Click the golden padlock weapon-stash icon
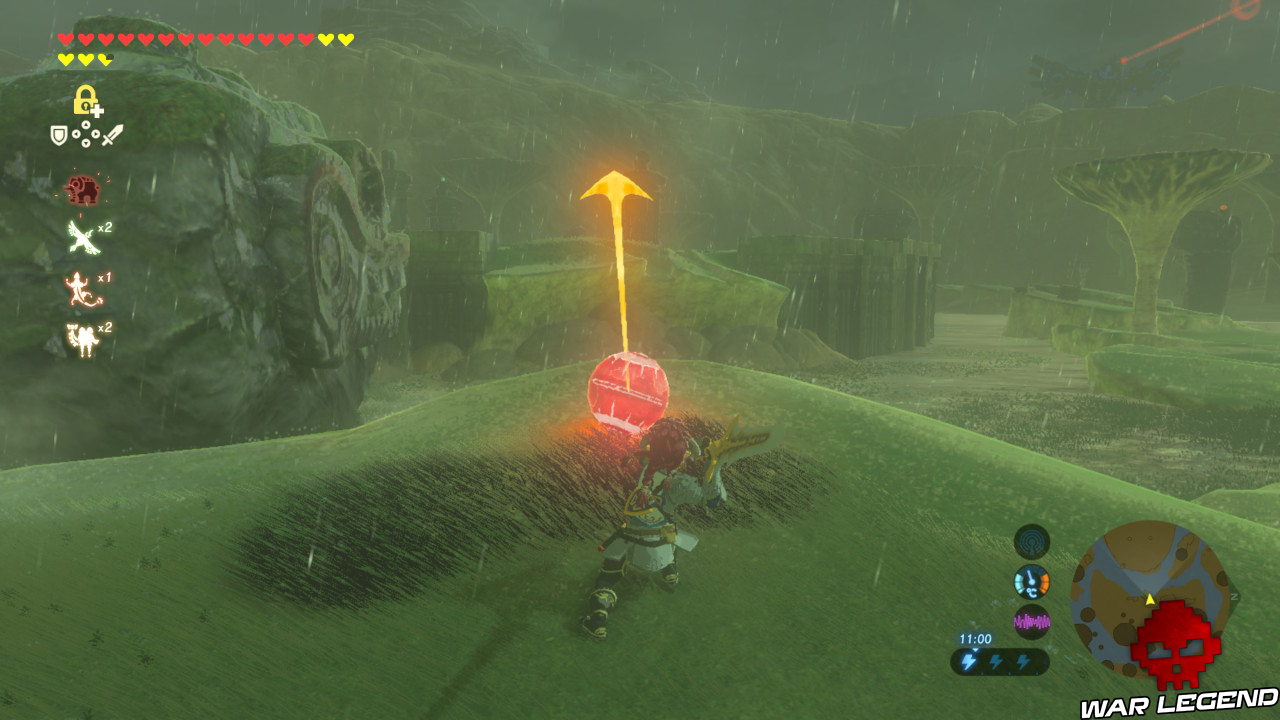The width and height of the screenshot is (1280, 720). coord(84,98)
